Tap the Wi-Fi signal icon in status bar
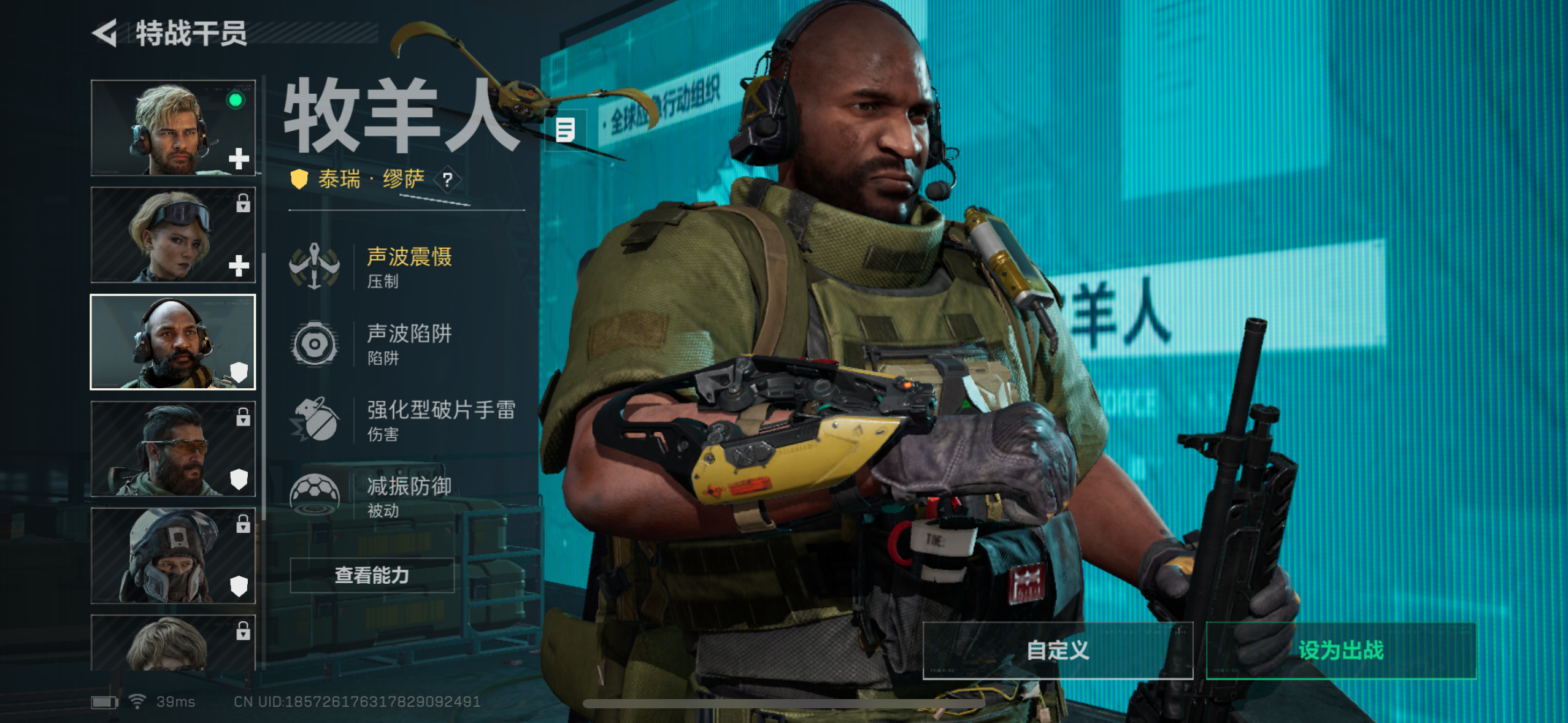This screenshot has width=1568, height=723. pos(138,702)
